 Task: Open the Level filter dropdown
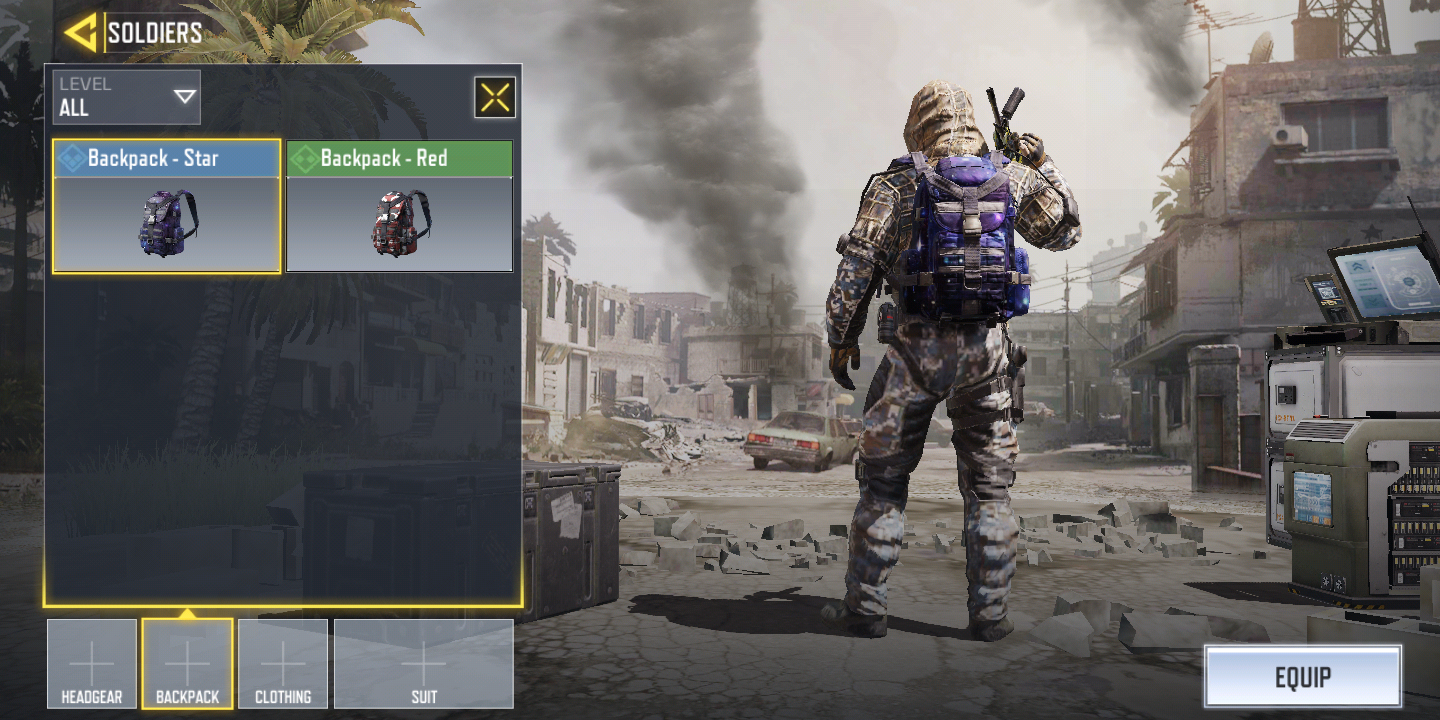click(x=127, y=97)
